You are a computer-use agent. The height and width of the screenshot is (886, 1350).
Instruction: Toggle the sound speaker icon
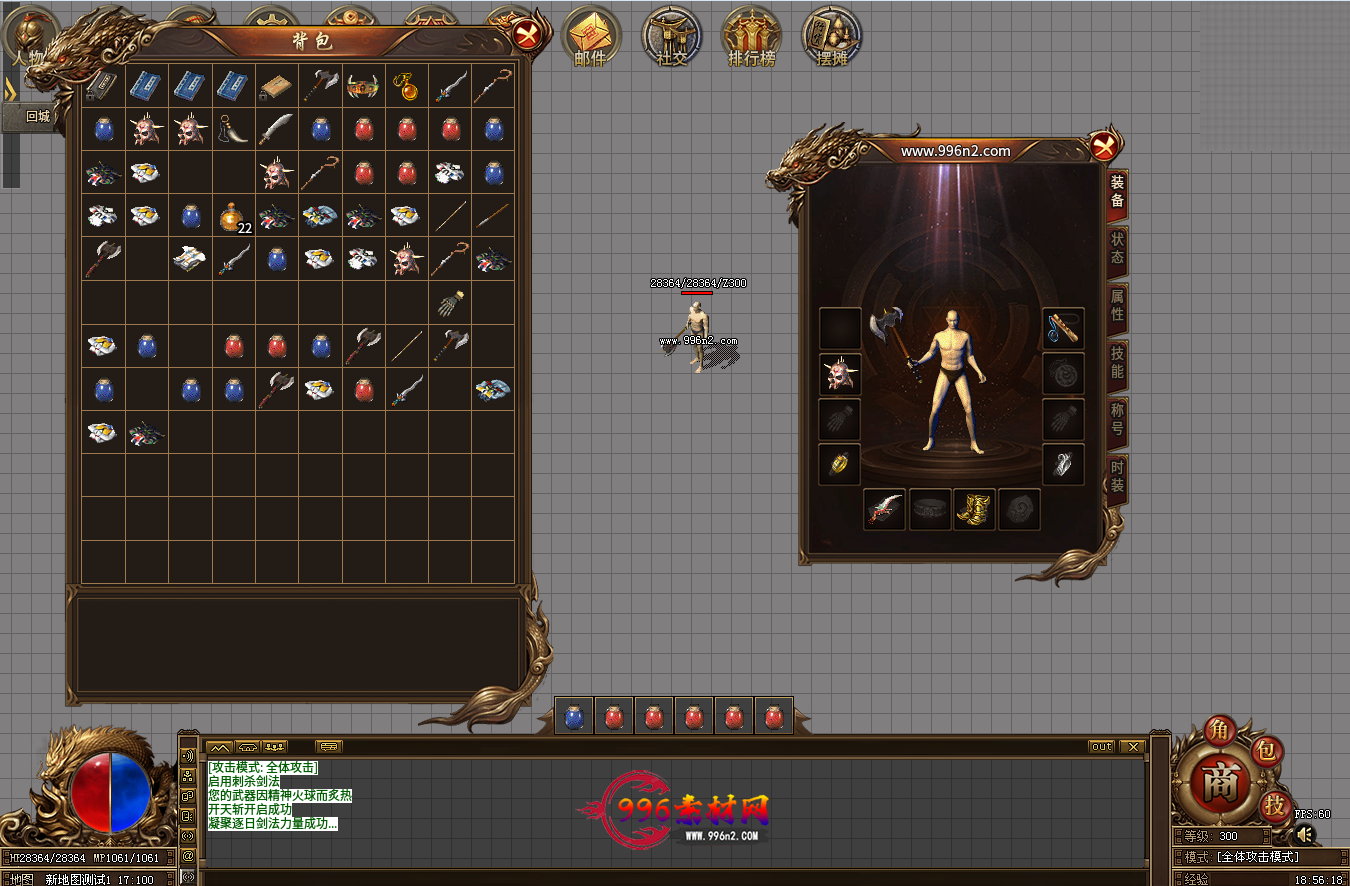coord(1306,834)
